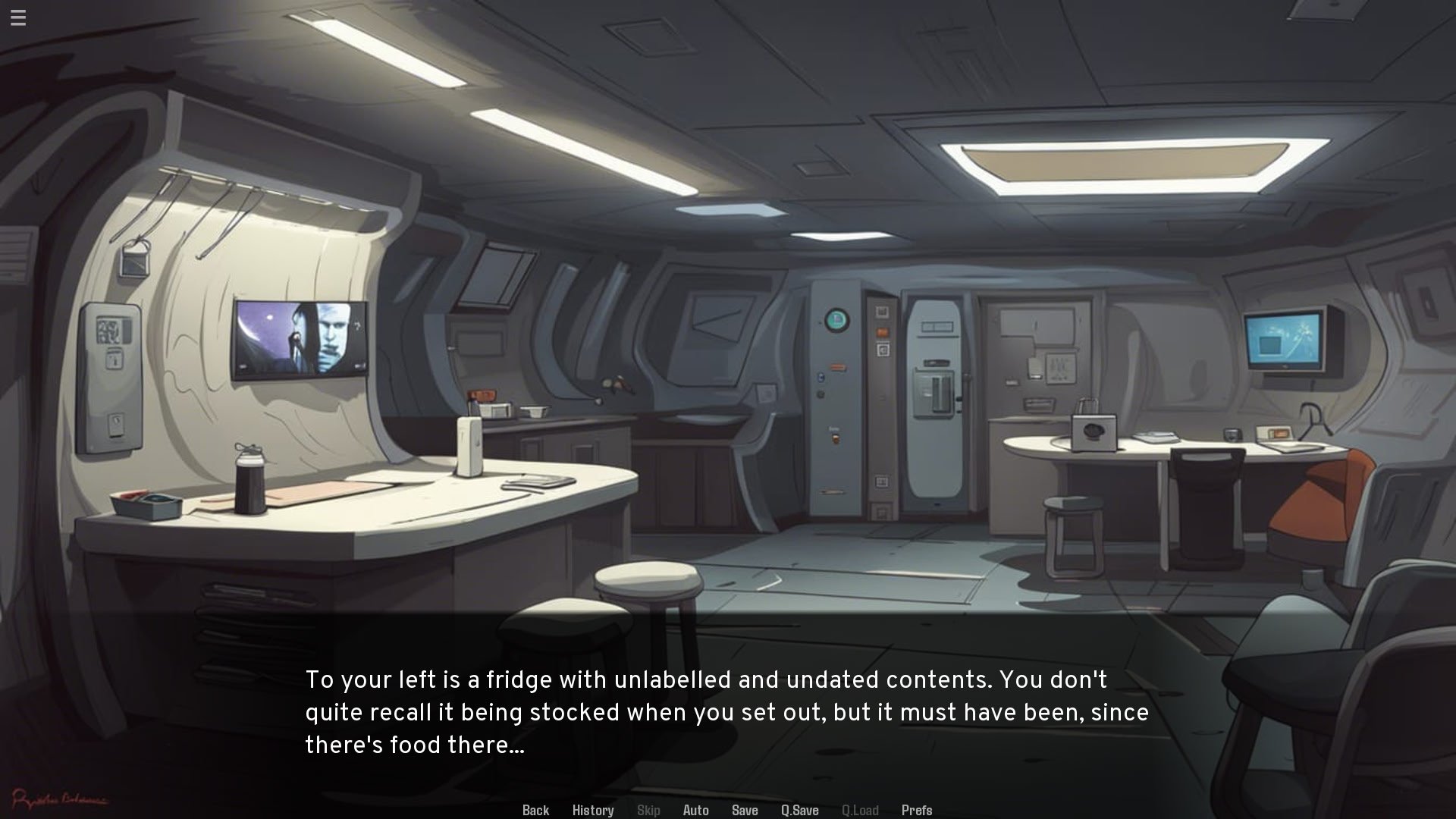Screen dimensions: 1456x819
Task: Open the Prefs settings menu
Action: (x=916, y=810)
